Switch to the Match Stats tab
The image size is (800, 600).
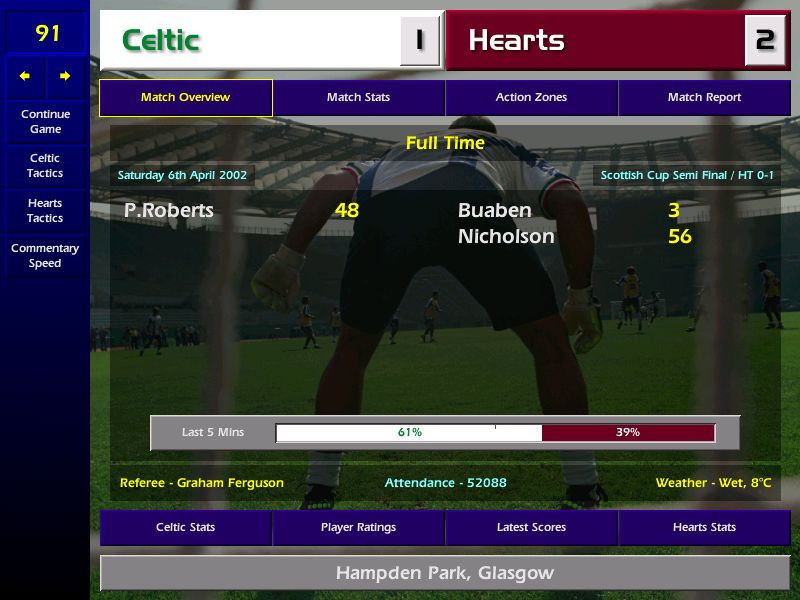[x=358, y=98]
